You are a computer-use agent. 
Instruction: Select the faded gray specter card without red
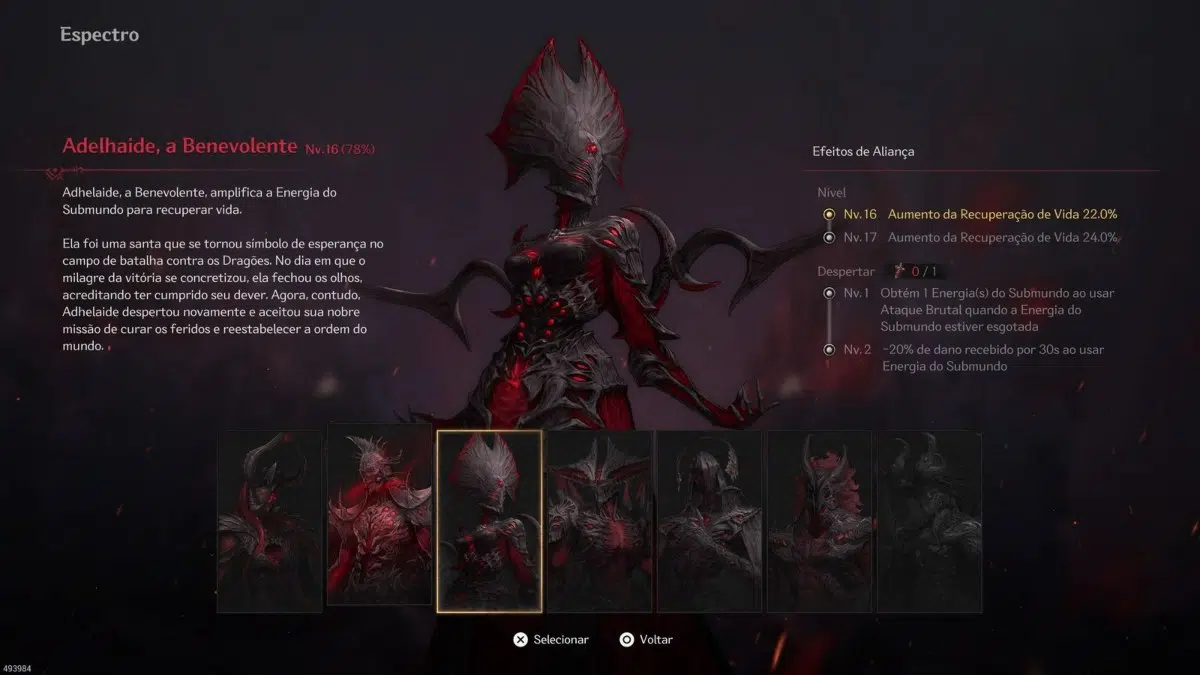click(930, 521)
